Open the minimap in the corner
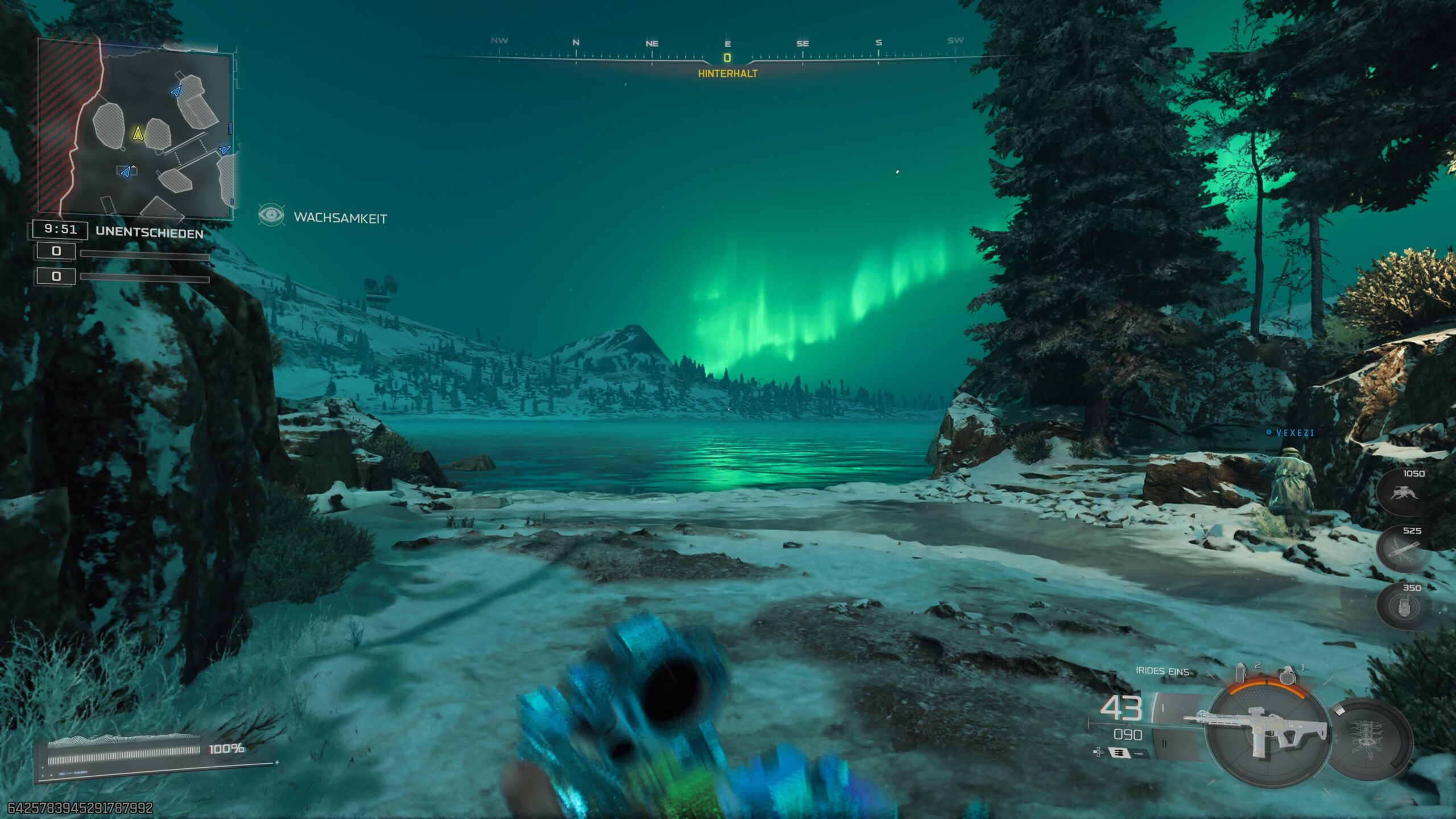 pos(135,129)
